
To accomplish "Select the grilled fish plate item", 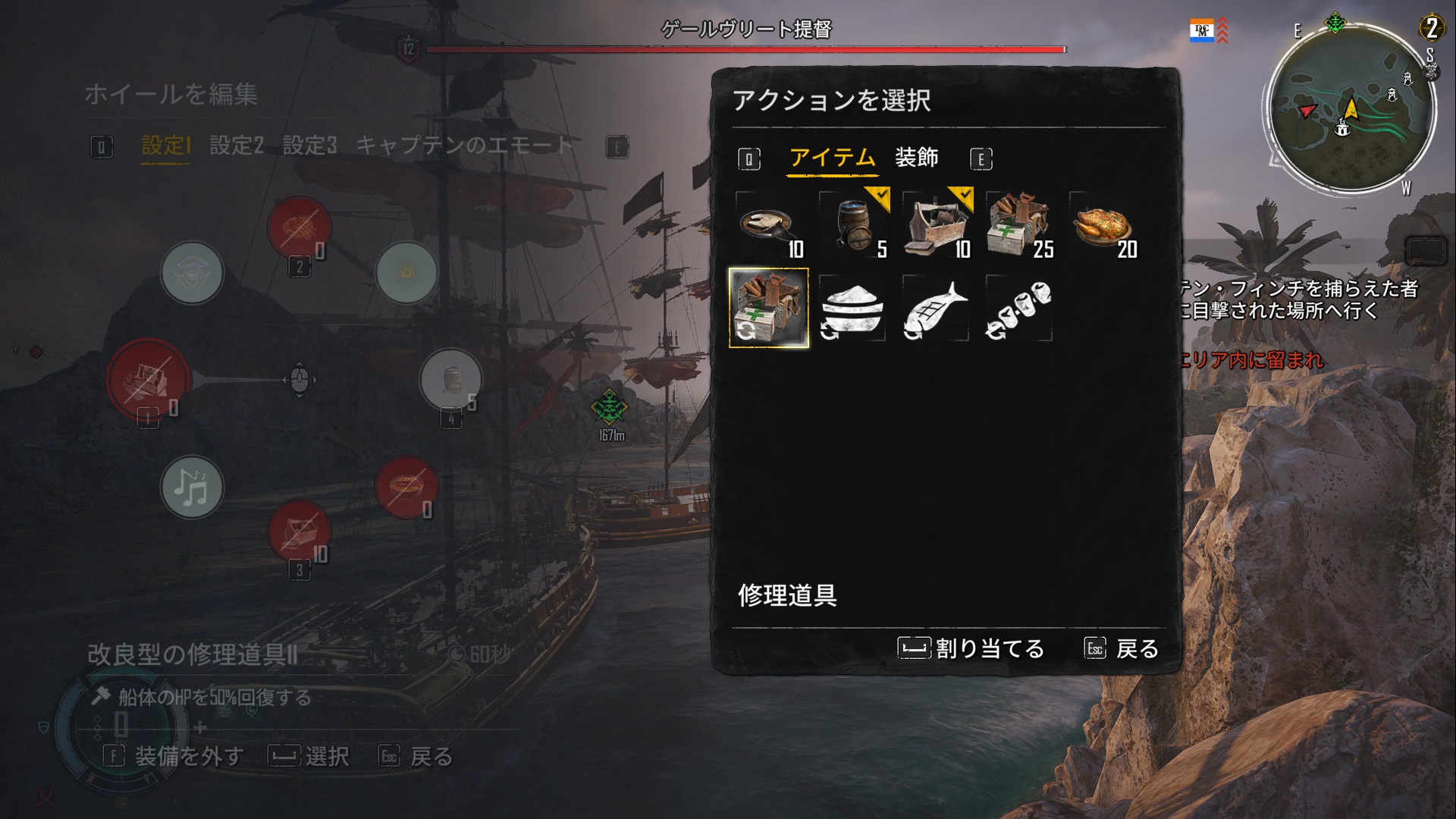I will 768,225.
